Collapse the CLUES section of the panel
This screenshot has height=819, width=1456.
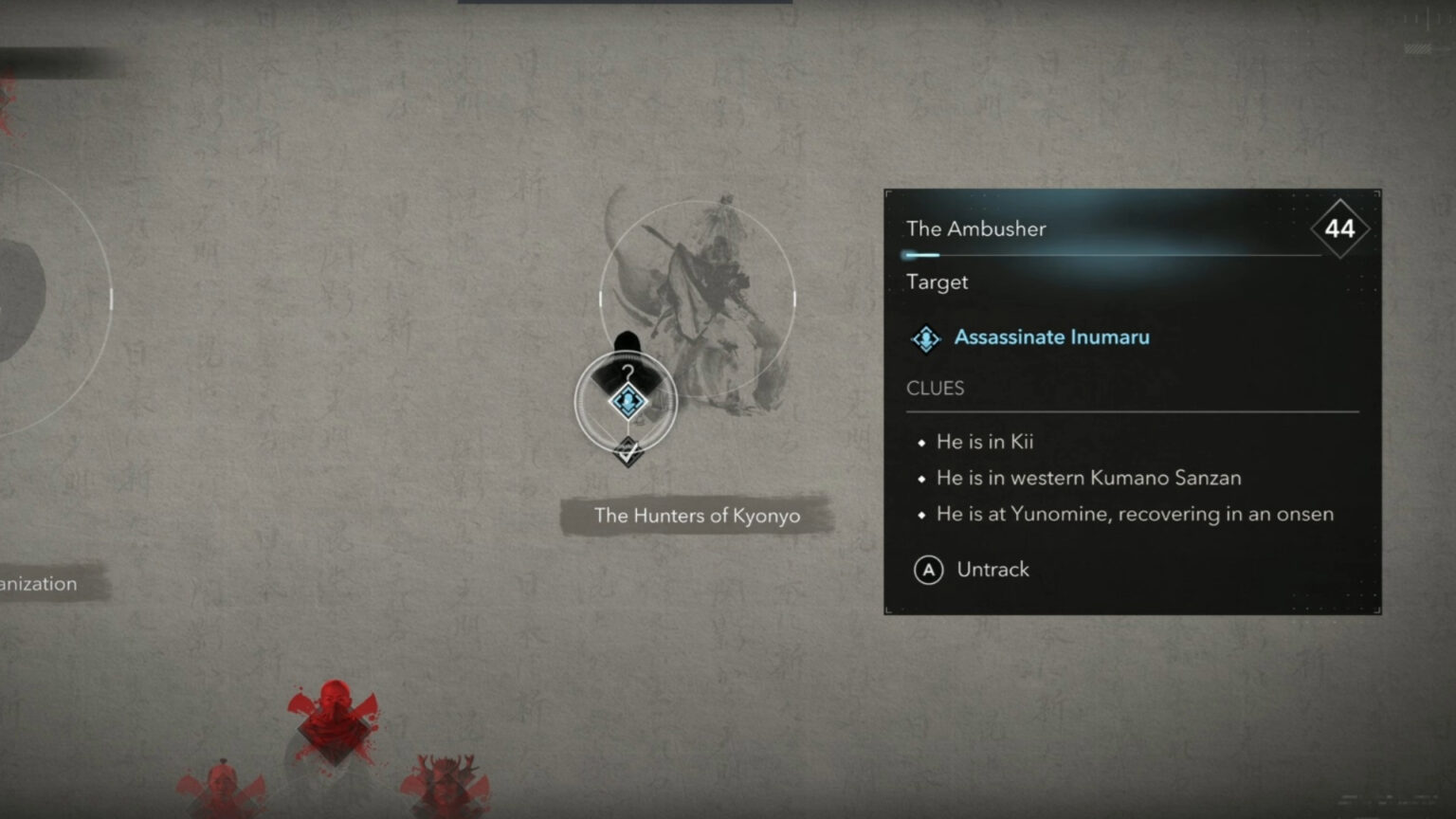[x=935, y=388]
